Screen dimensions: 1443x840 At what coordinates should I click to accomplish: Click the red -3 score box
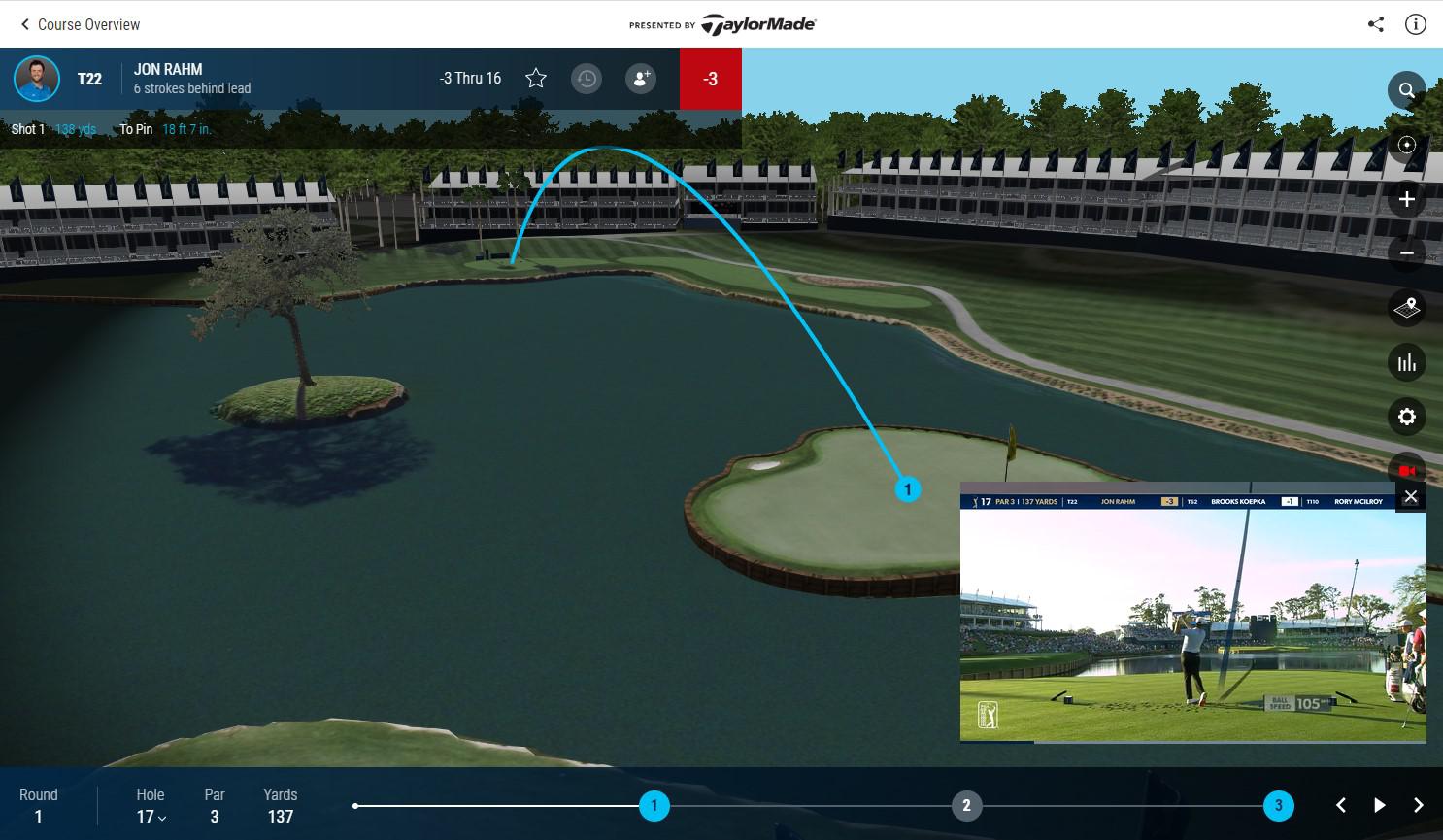click(x=710, y=79)
